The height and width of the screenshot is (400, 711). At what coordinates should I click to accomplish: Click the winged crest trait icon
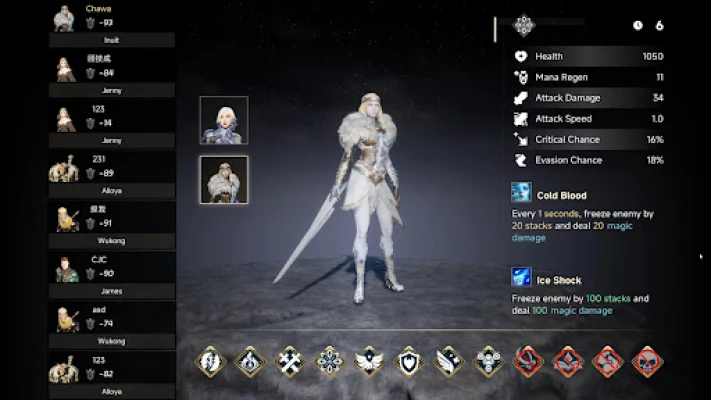tap(369, 361)
